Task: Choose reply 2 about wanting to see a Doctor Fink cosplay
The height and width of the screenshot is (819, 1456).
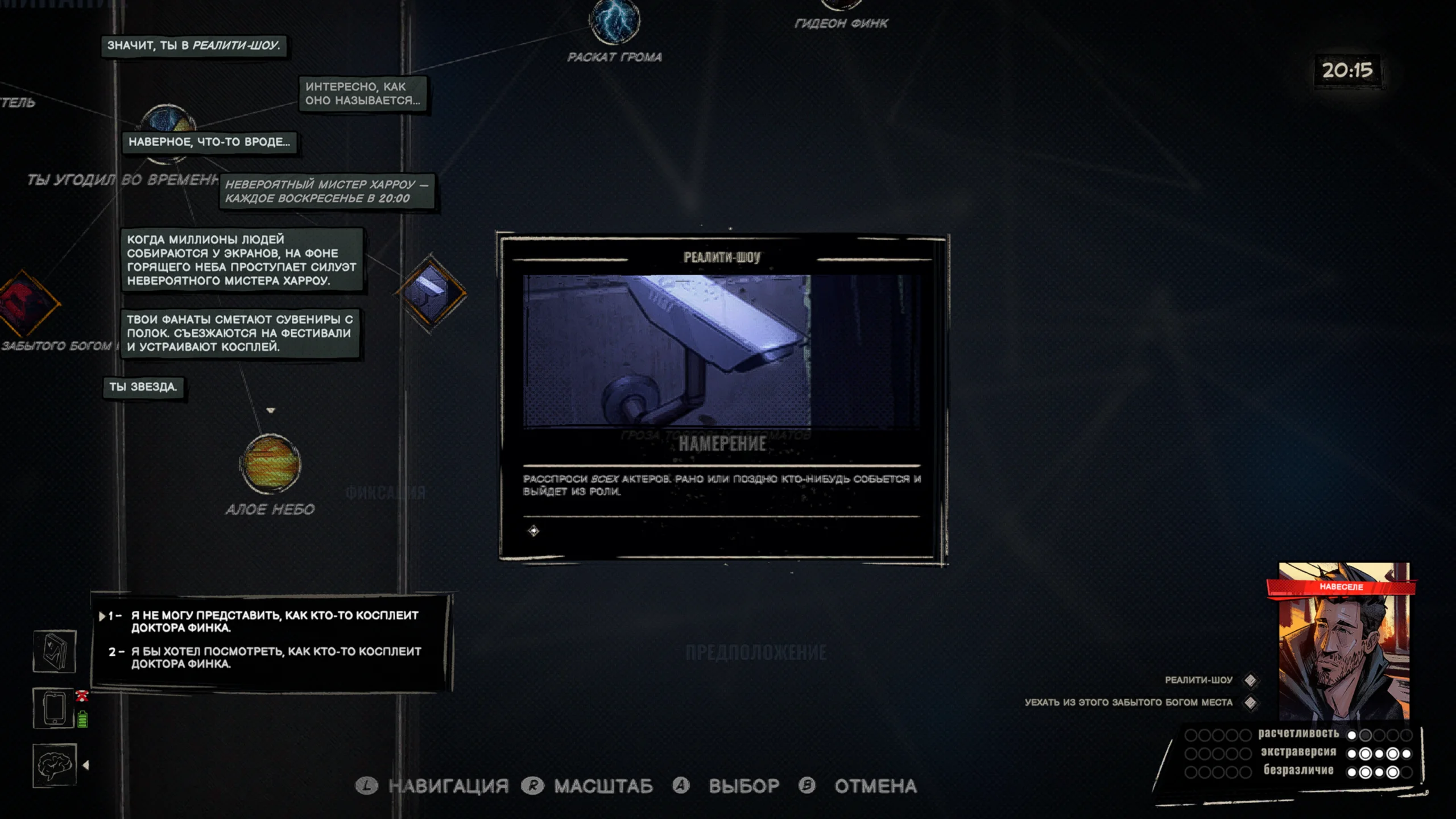Action: click(276, 657)
